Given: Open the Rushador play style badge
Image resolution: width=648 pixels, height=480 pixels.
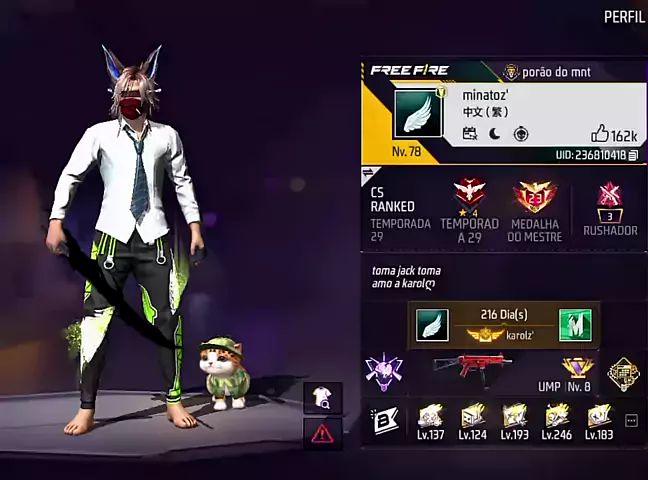Looking at the screenshot, I should (x=609, y=197).
